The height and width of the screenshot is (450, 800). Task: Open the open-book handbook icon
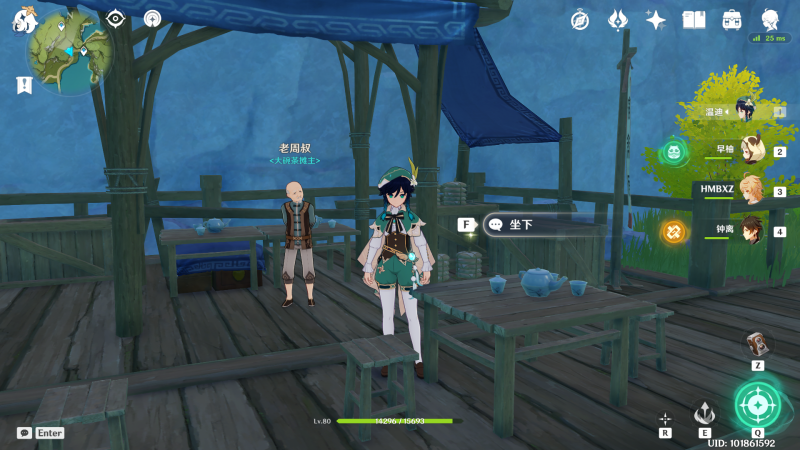pos(694,19)
